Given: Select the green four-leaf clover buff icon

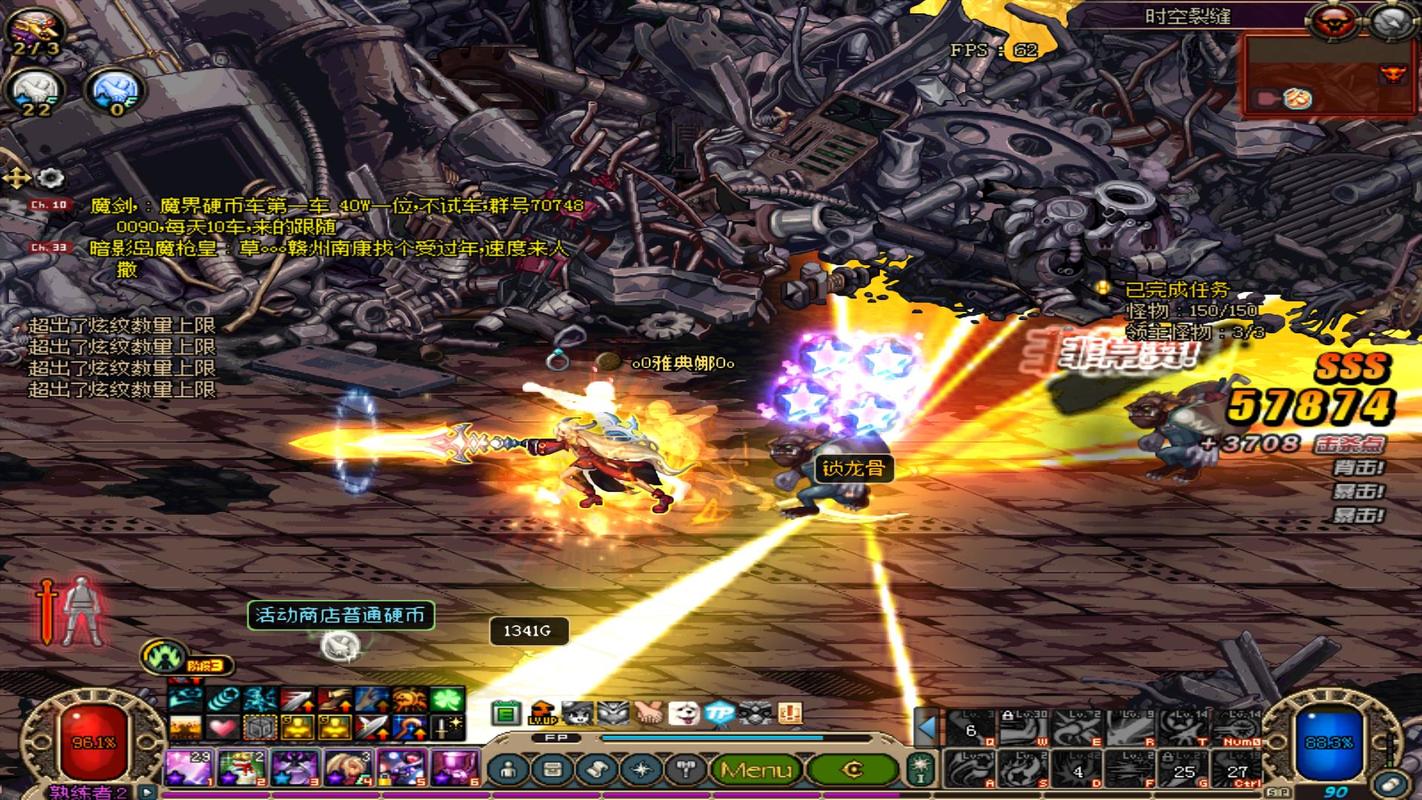Looking at the screenshot, I should pos(445,699).
